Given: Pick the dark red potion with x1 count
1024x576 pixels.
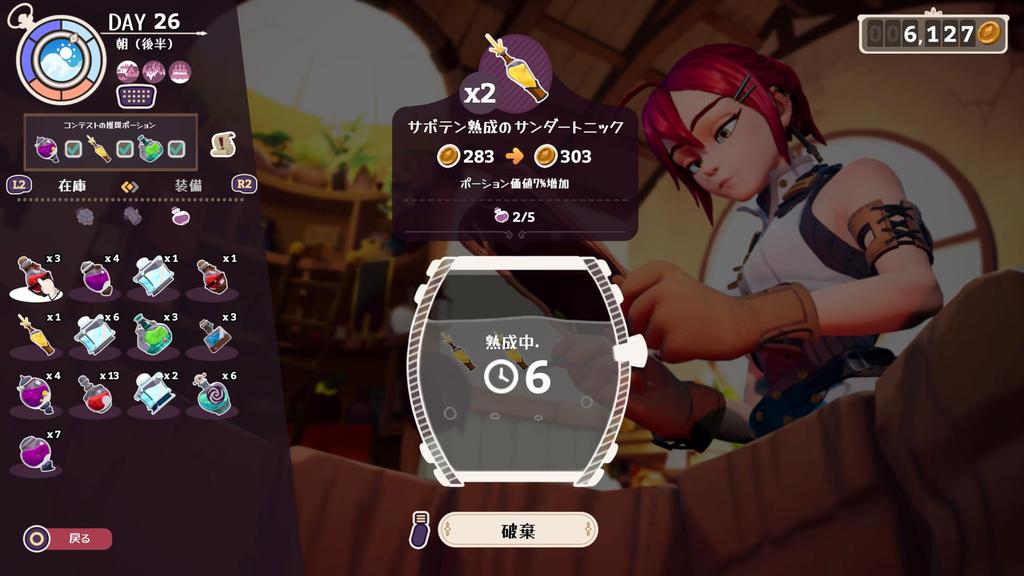Looking at the screenshot, I should click(x=211, y=277).
